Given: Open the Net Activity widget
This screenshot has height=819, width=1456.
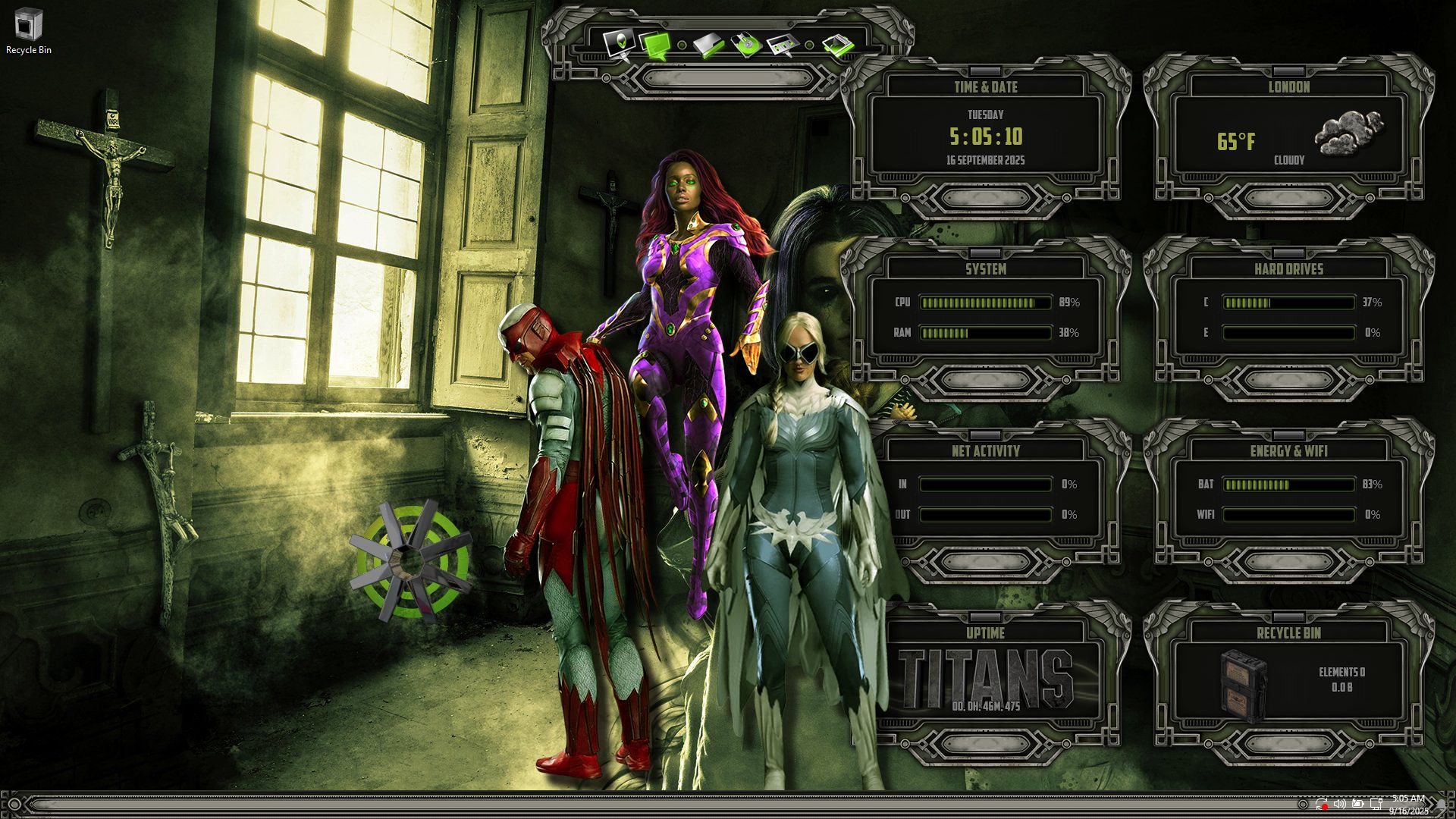Looking at the screenshot, I should tap(985, 499).
